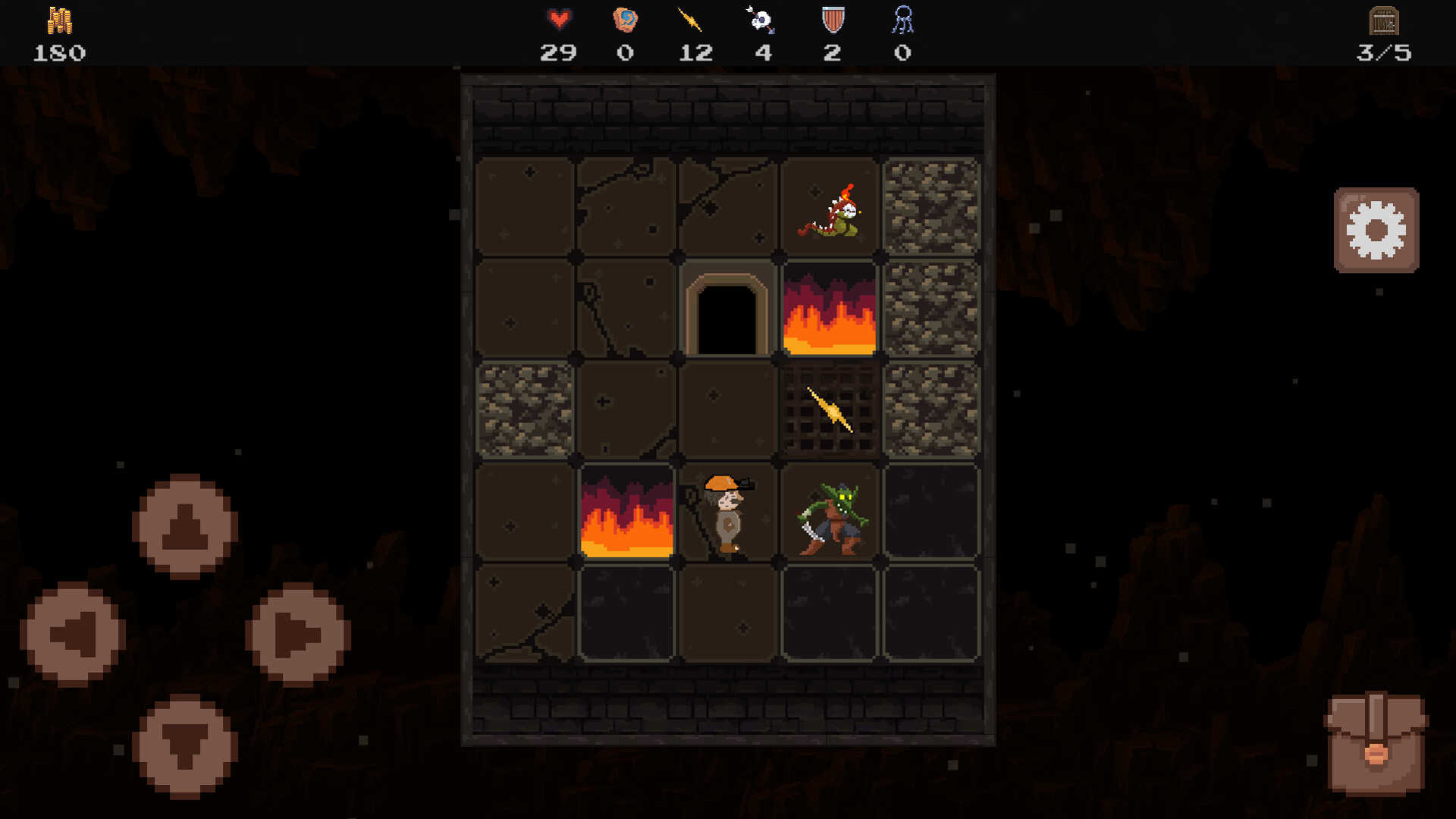The width and height of the screenshot is (1456, 819).
Task: Click the gold coin counter icon
Action: pos(59,19)
